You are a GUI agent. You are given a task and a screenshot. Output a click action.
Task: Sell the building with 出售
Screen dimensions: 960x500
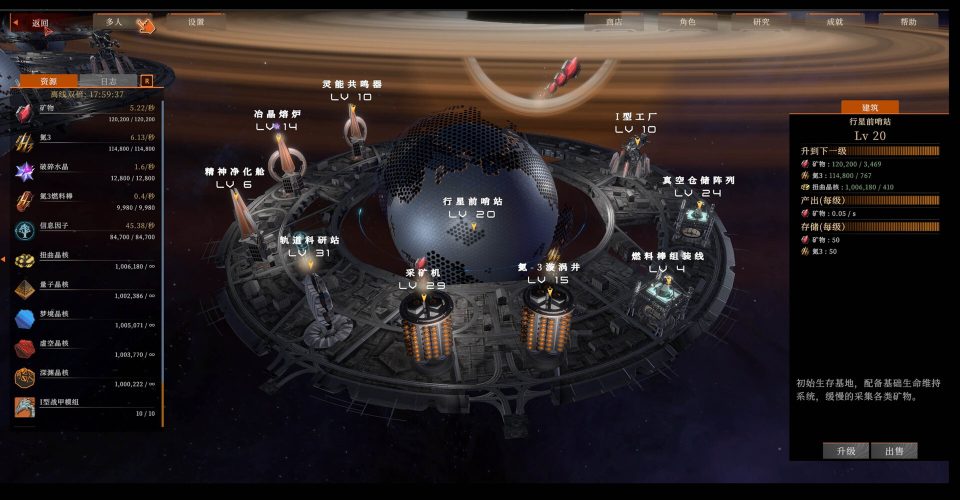click(894, 451)
